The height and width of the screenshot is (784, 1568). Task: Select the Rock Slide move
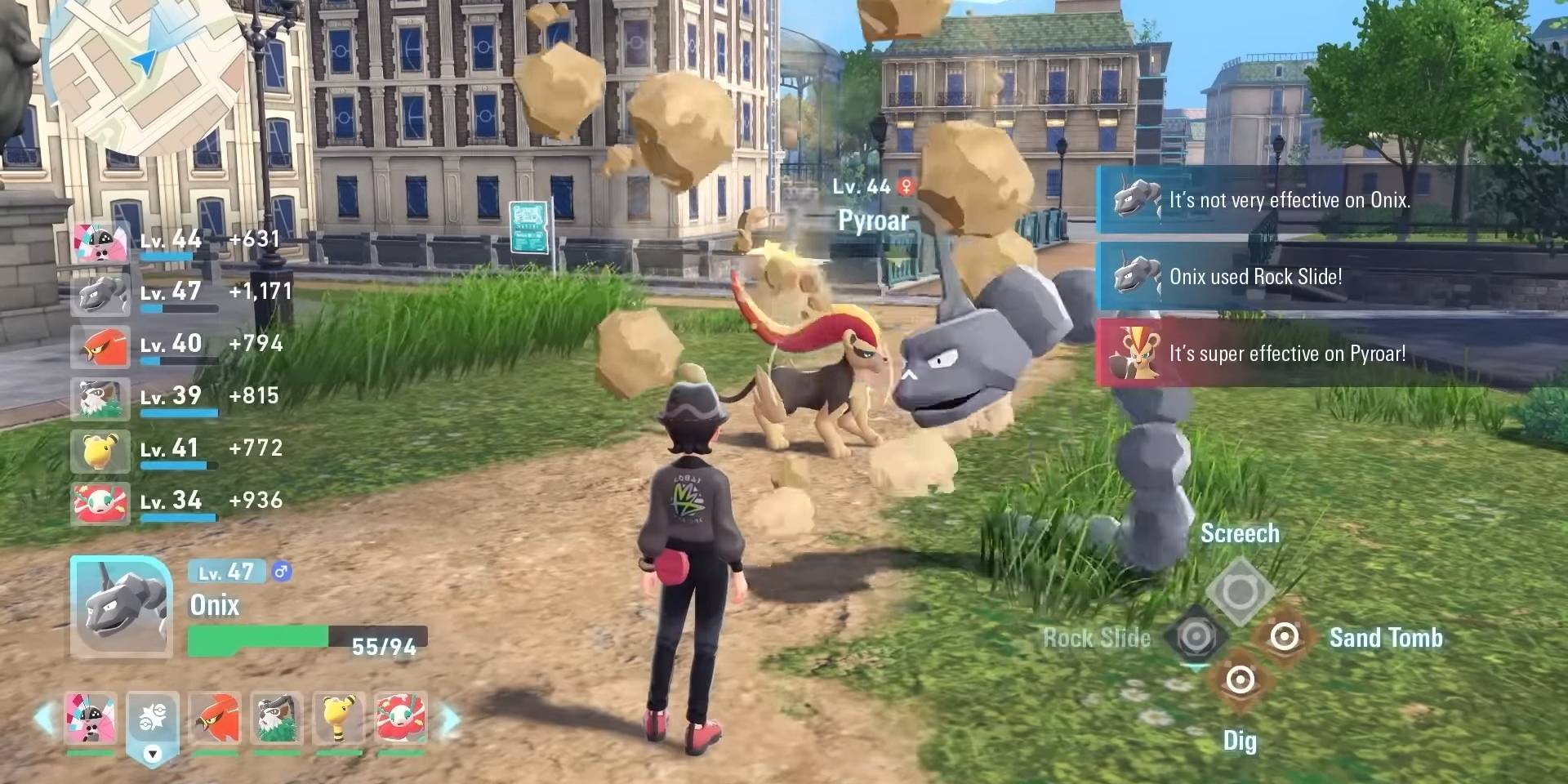(1195, 636)
